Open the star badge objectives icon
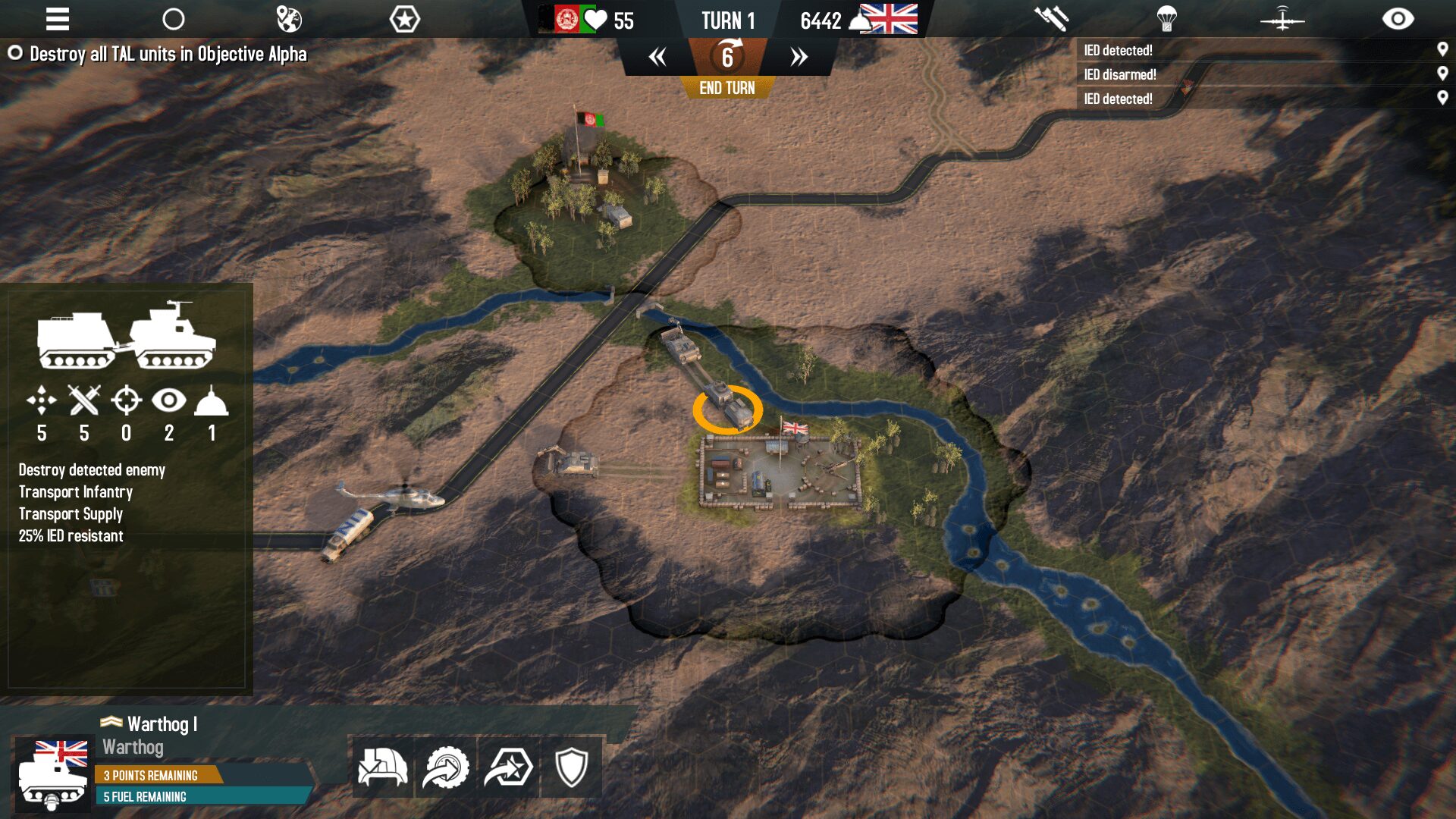The image size is (1456, 819). (x=404, y=19)
